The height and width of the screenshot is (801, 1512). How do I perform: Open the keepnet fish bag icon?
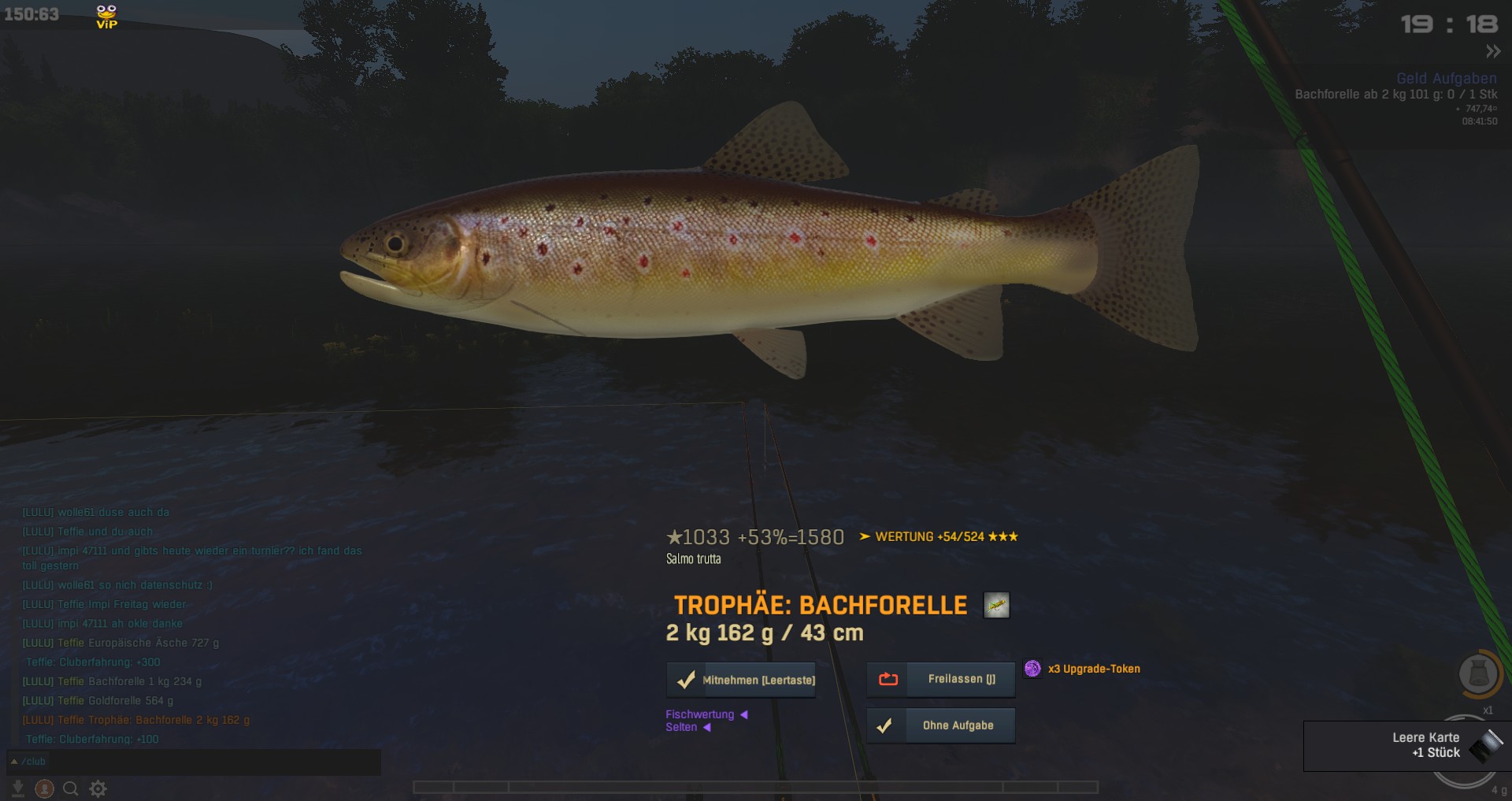(x=1478, y=674)
